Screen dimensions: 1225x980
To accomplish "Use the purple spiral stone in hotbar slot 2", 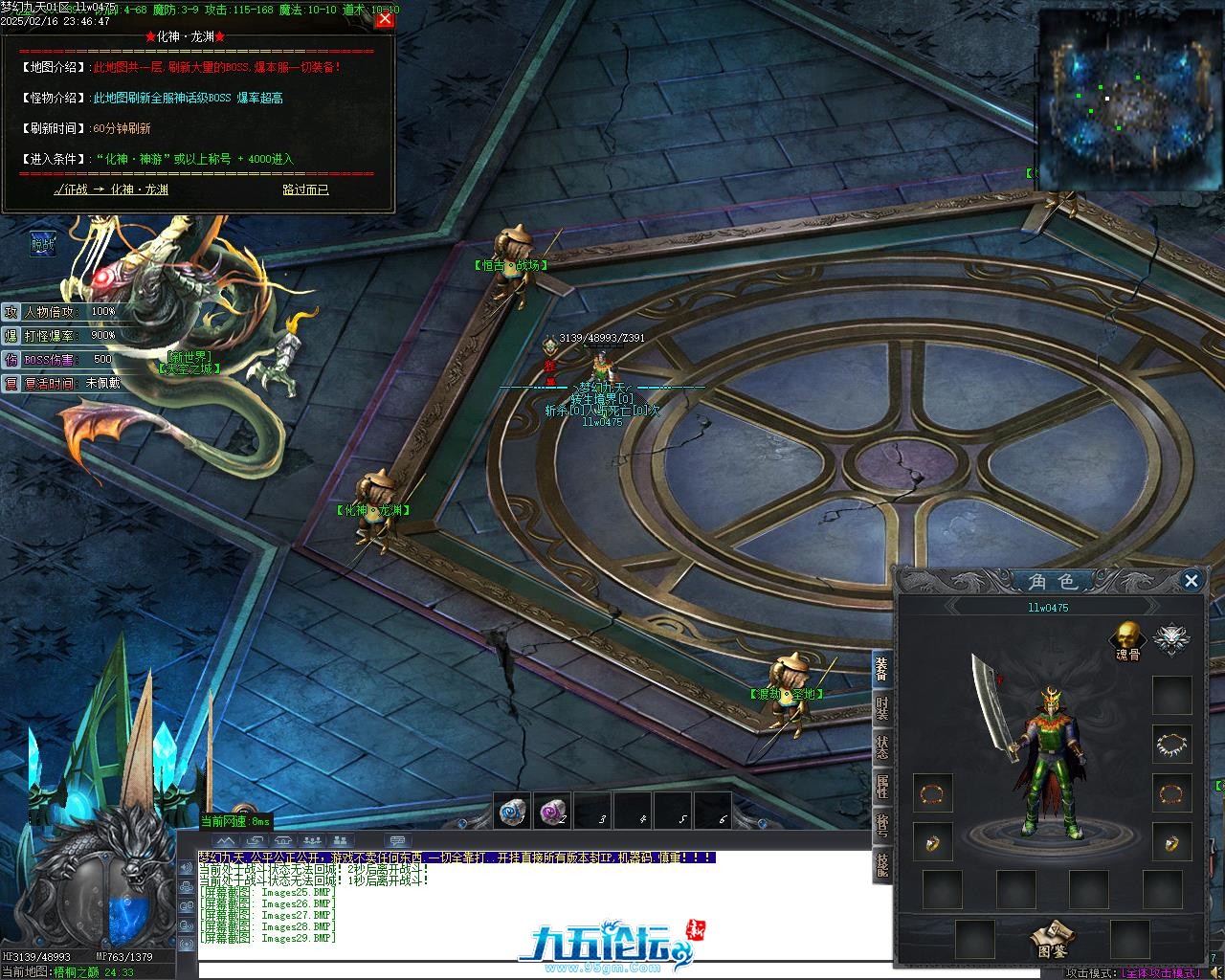I will point(552,812).
